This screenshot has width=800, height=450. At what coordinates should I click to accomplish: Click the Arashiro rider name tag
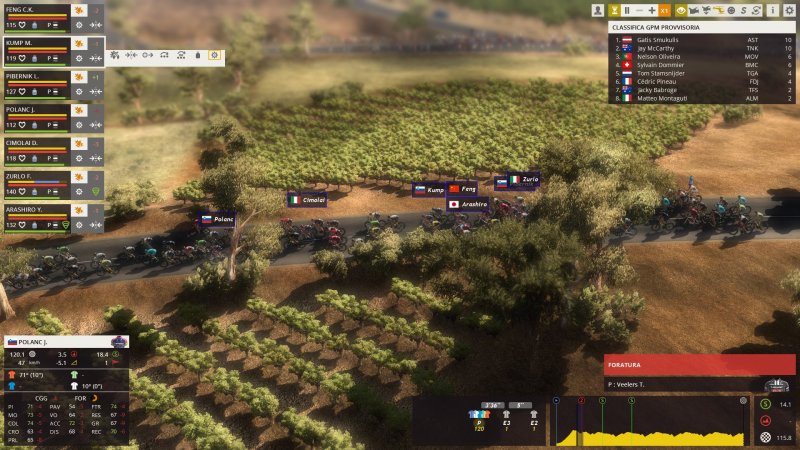click(x=468, y=204)
